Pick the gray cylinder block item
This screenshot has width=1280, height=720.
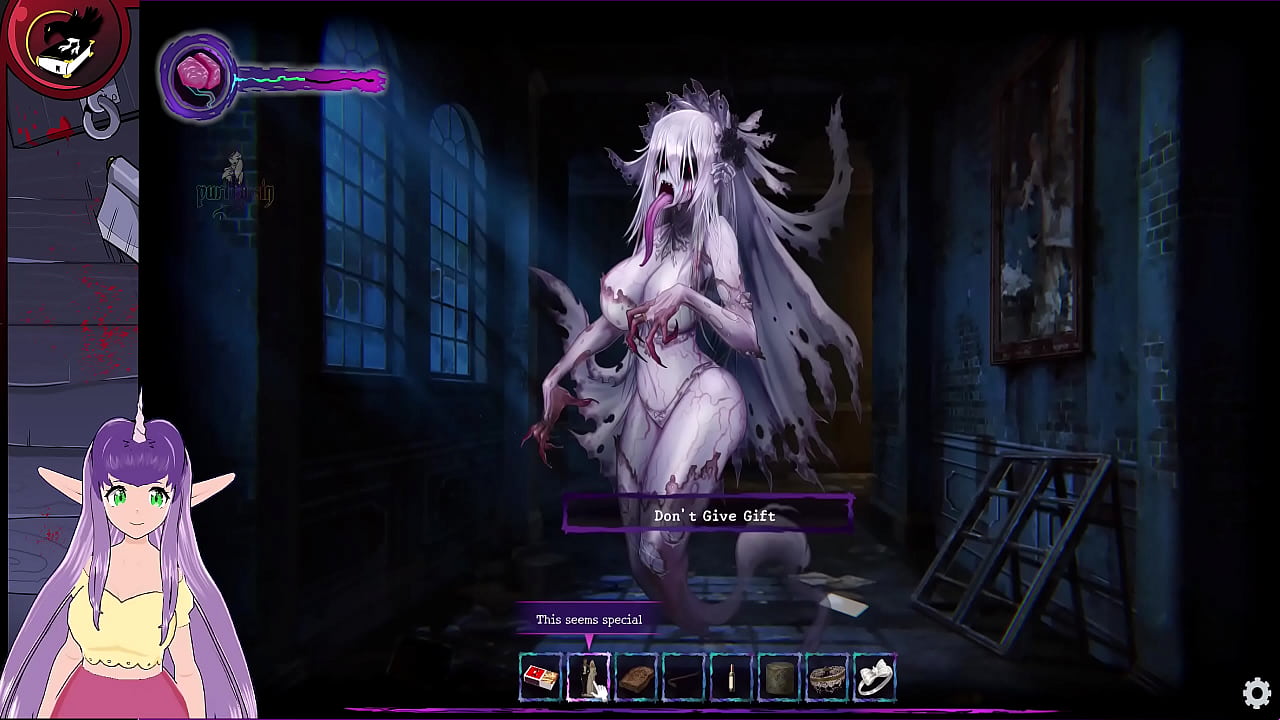point(779,679)
